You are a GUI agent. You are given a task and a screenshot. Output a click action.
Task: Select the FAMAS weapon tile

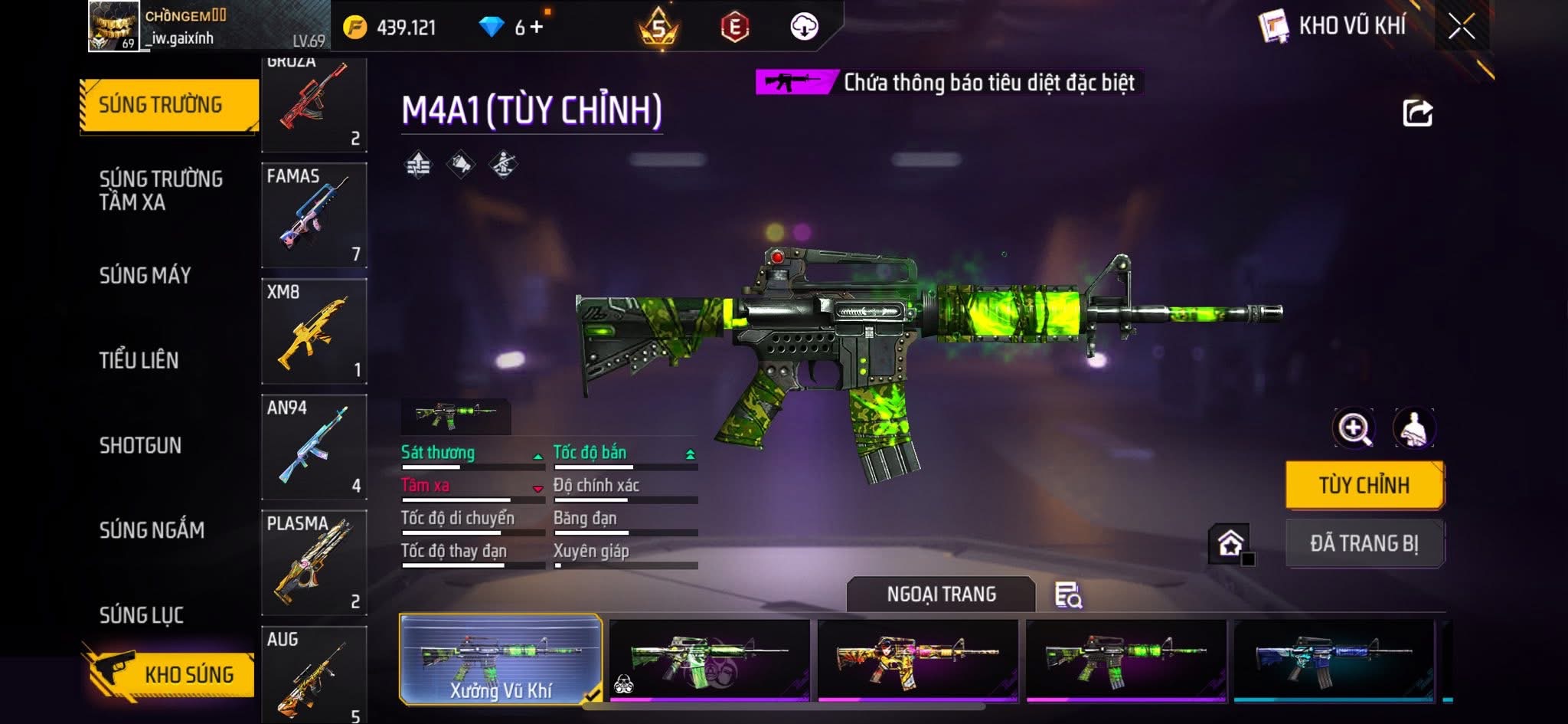click(314, 215)
